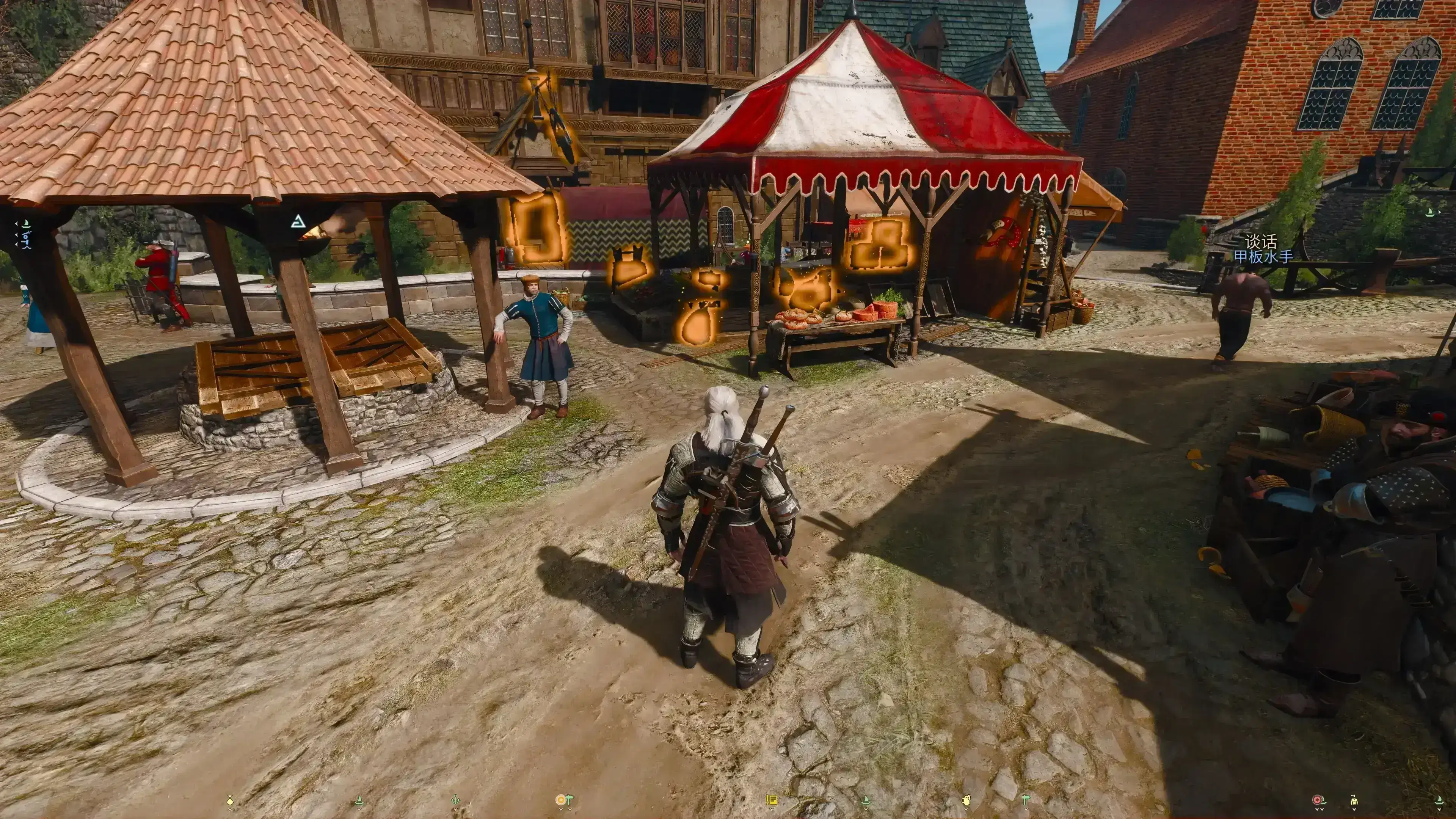Click the yellow money bag marker
The height and width of the screenshot is (819, 1456).
(229, 800)
